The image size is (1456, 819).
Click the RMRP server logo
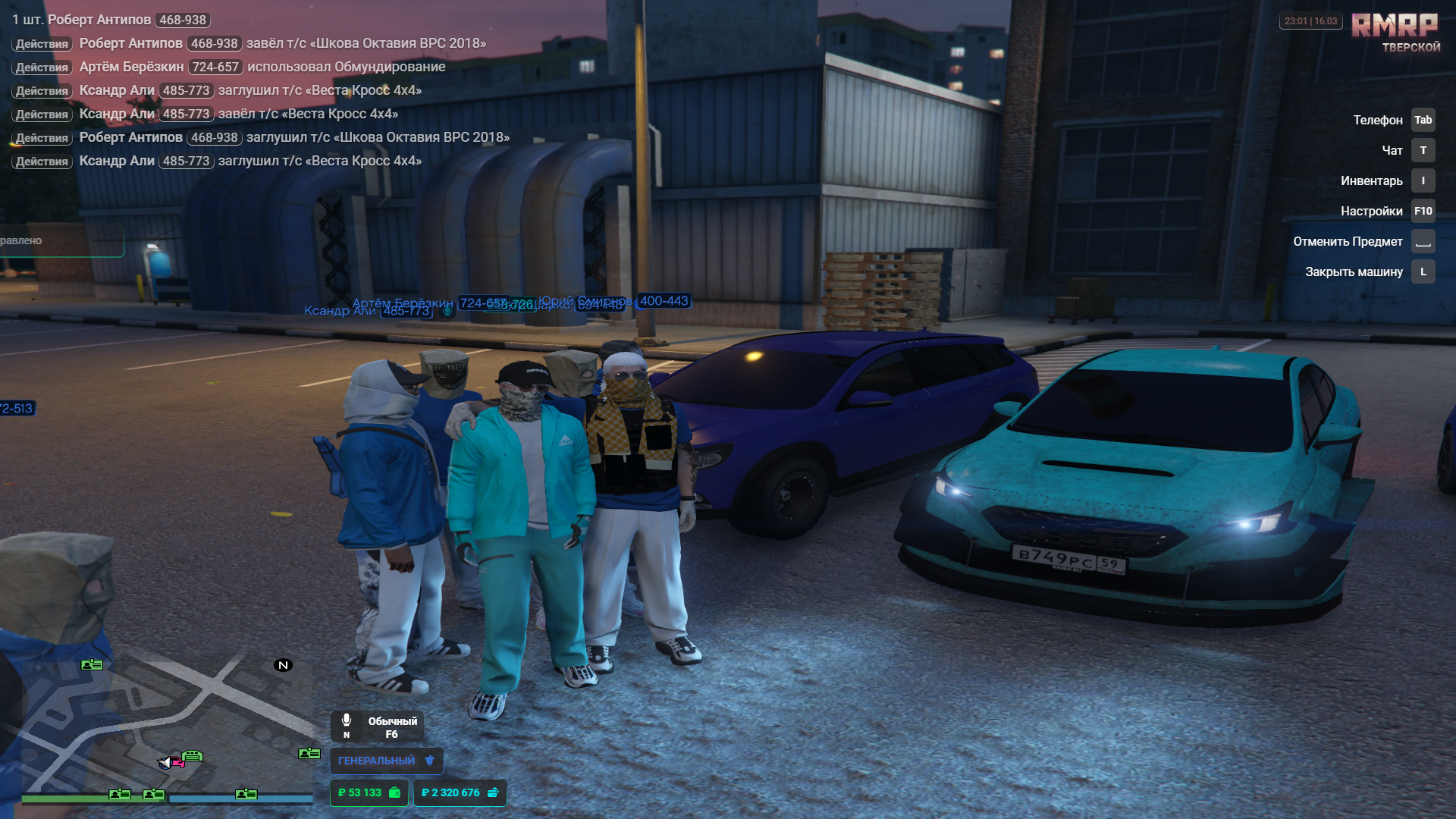1395,26
